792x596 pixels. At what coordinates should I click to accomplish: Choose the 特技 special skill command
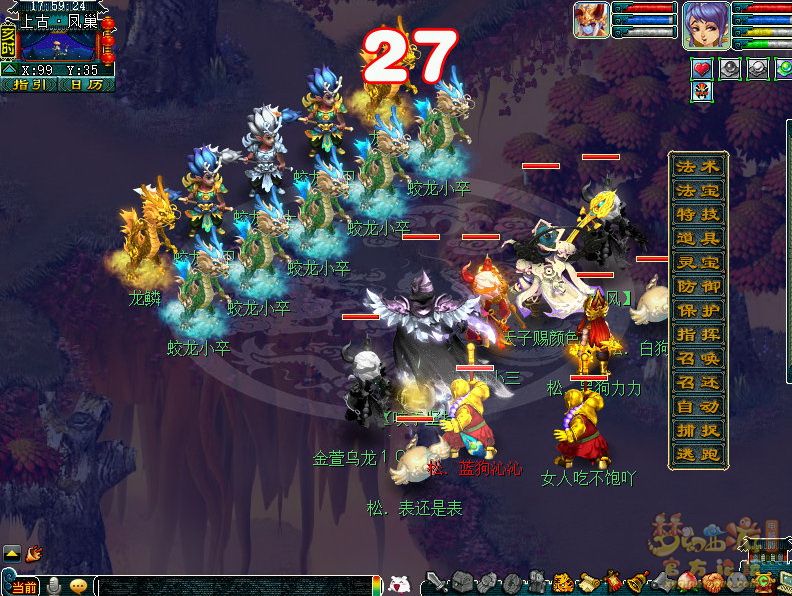(698, 215)
